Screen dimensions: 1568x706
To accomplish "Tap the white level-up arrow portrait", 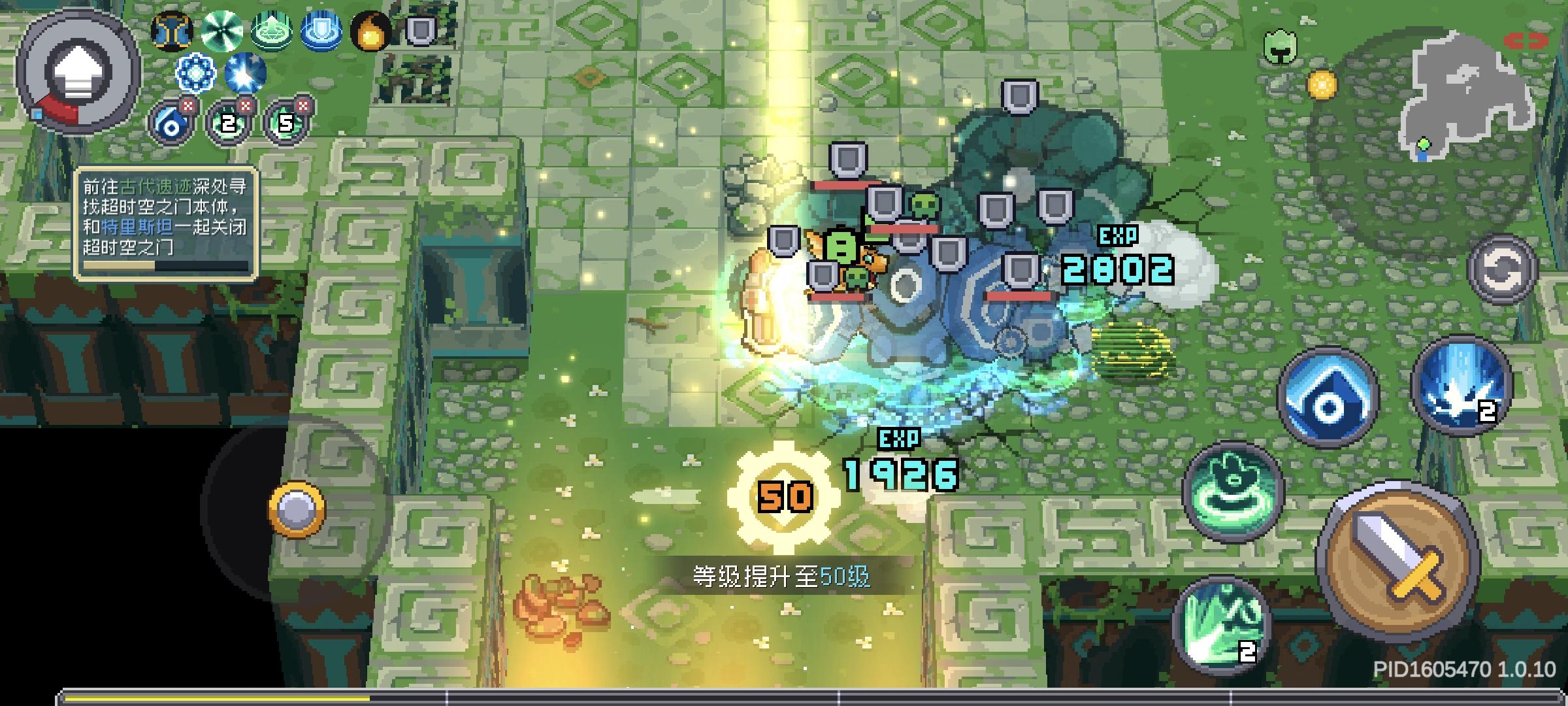I will (x=76, y=72).
